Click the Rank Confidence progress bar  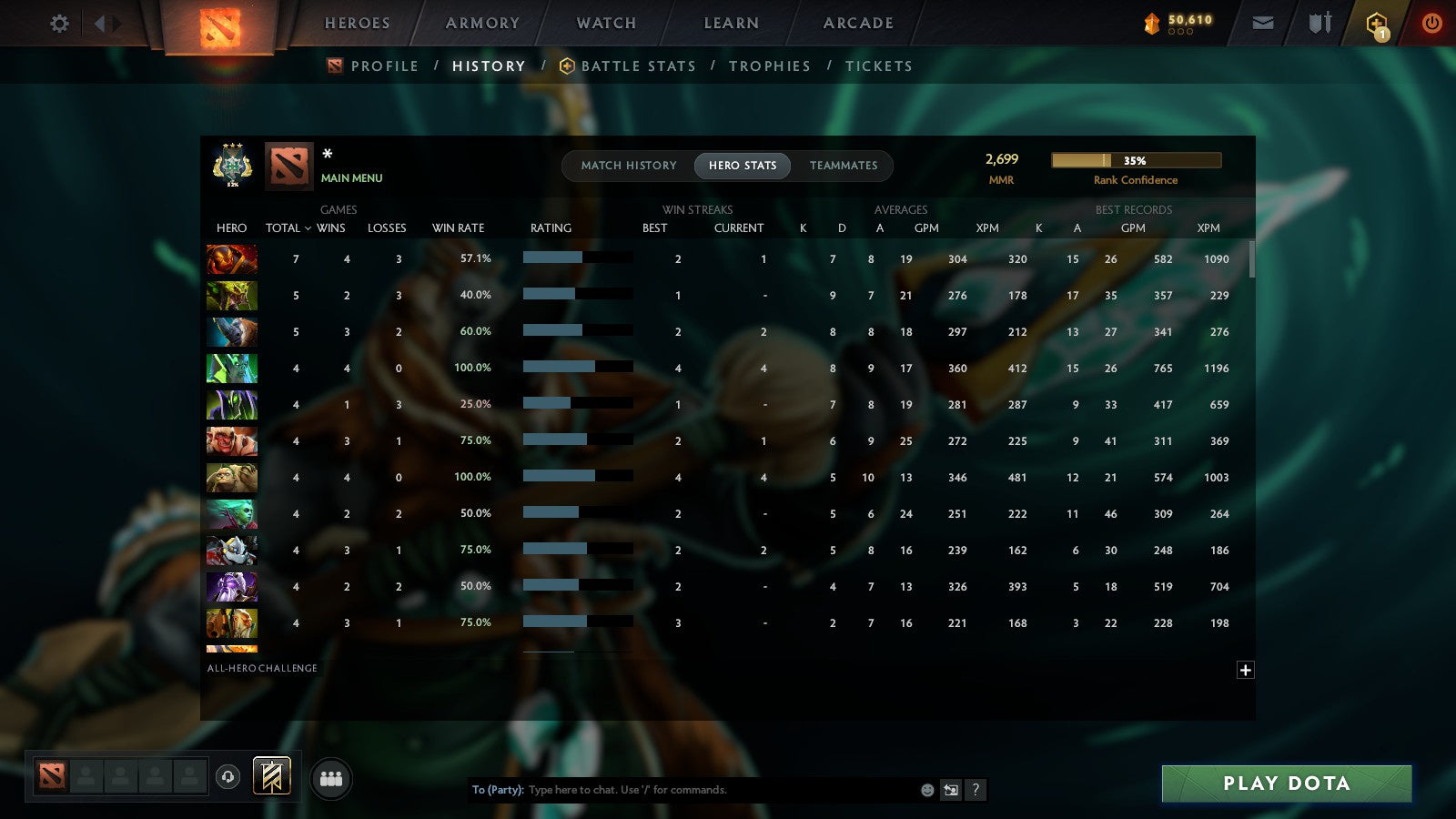click(x=1137, y=159)
